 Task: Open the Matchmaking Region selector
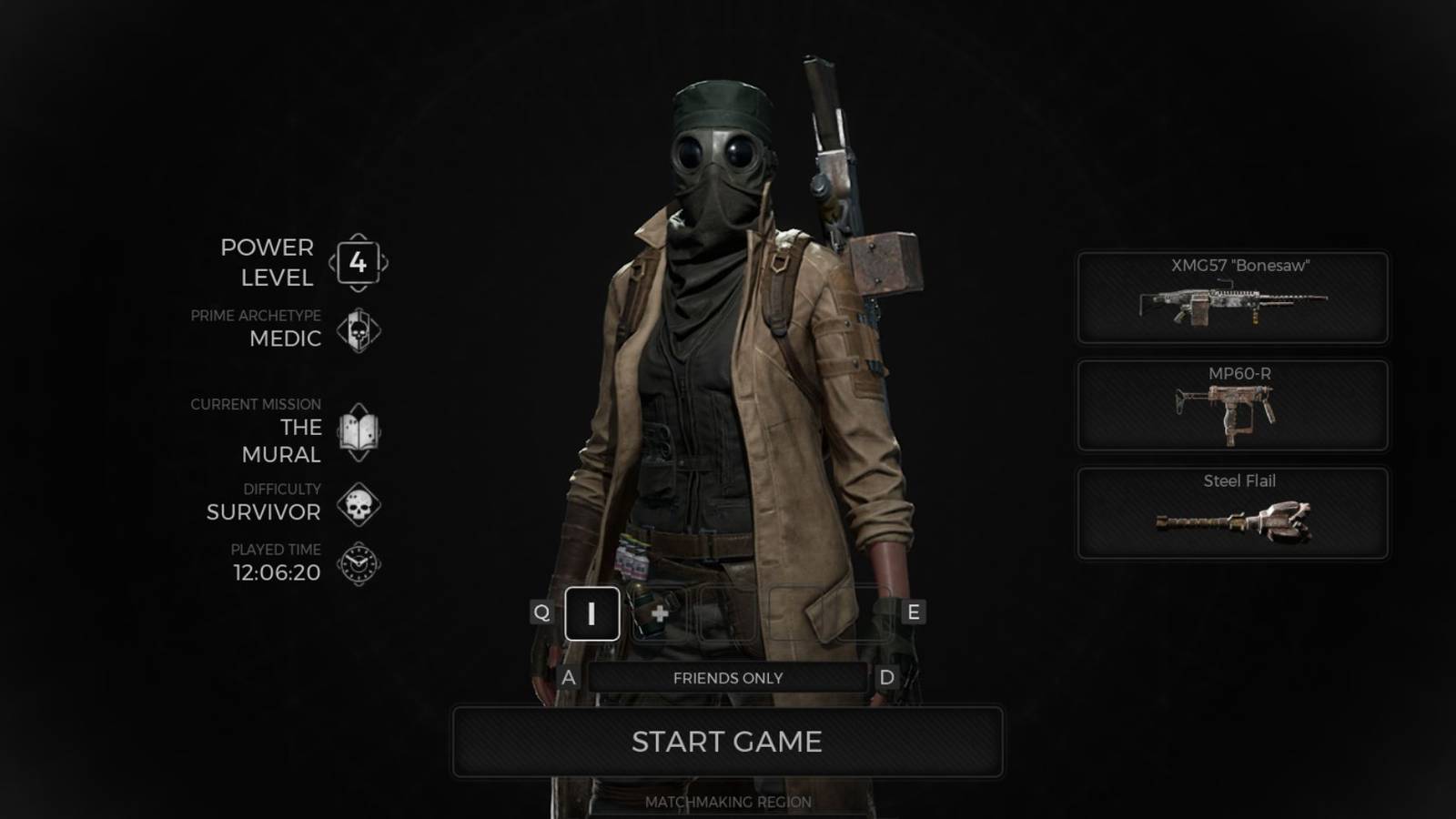coord(727,802)
